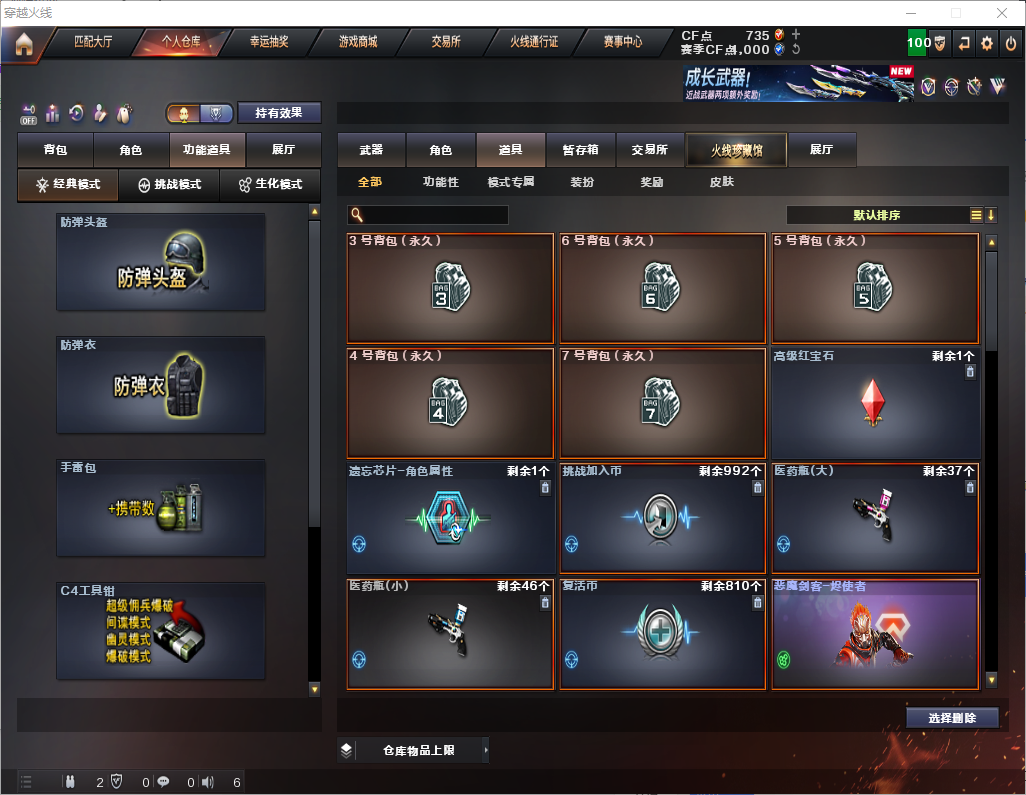Open the 幸运抽奖 lucky draw page
Viewport: 1026px width, 795px height.
pos(269,42)
